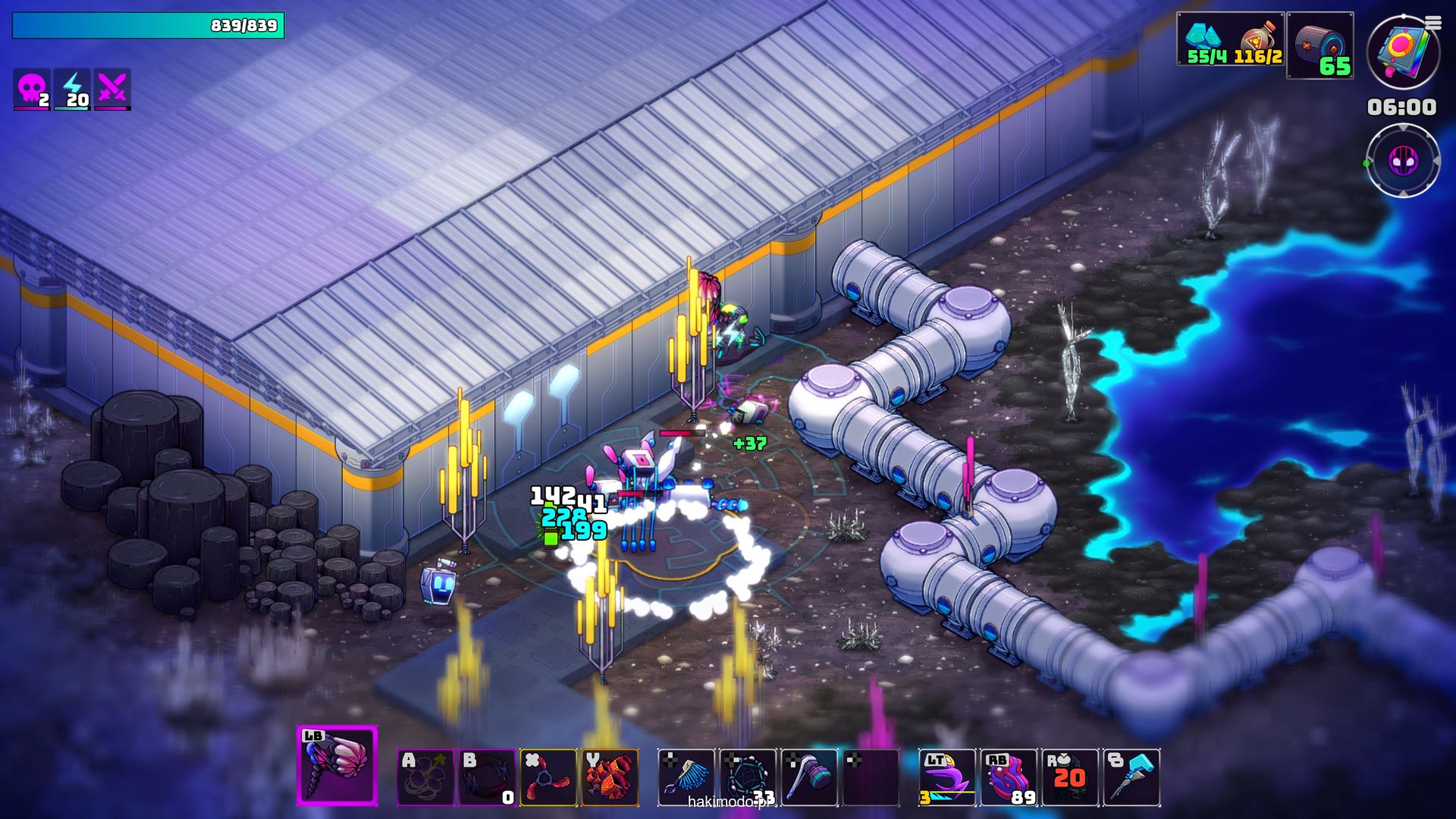Inspect the cyan lightning bolt buff
The width and height of the screenshot is (1456, 819).
tap(73, 89)
